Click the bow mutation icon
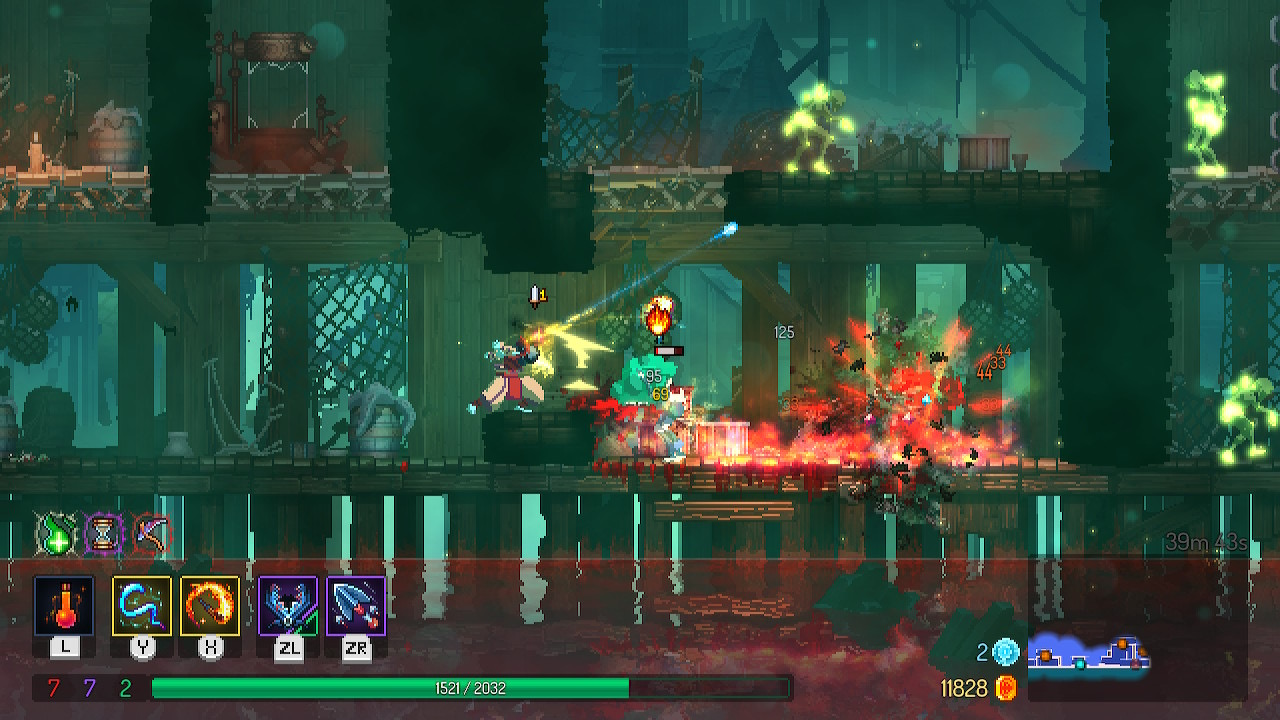The height and width of the screenshot is (720, 1280). click(x=151, y=533)
